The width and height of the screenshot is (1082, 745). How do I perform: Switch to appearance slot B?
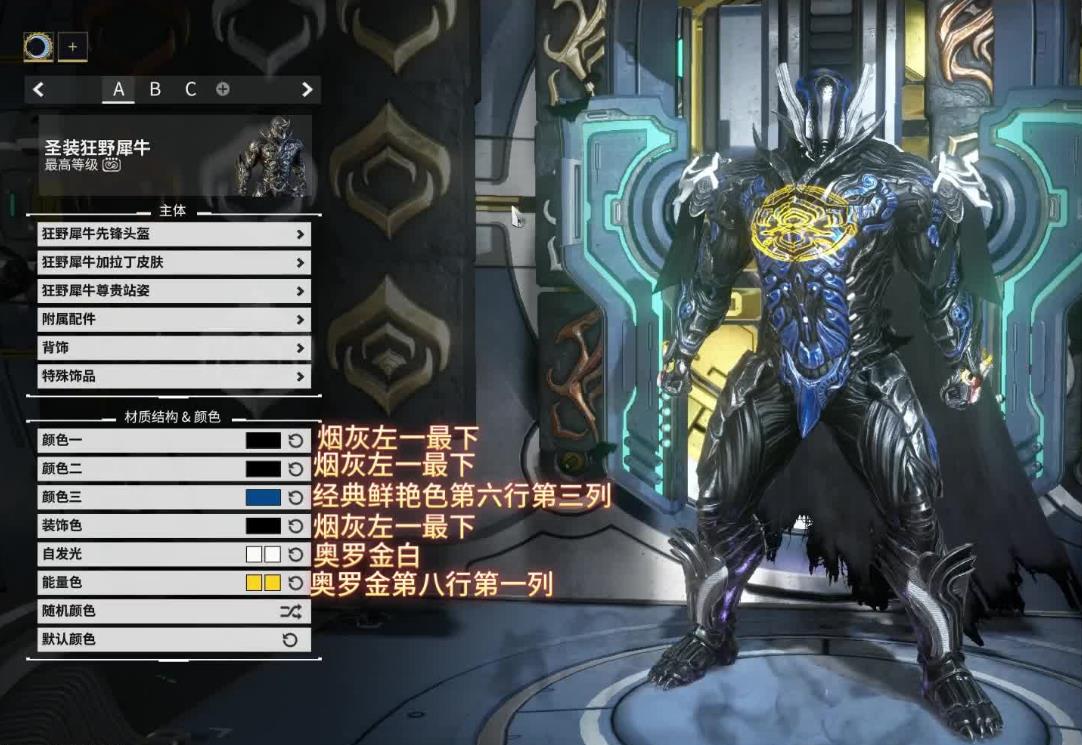point(155,89)
